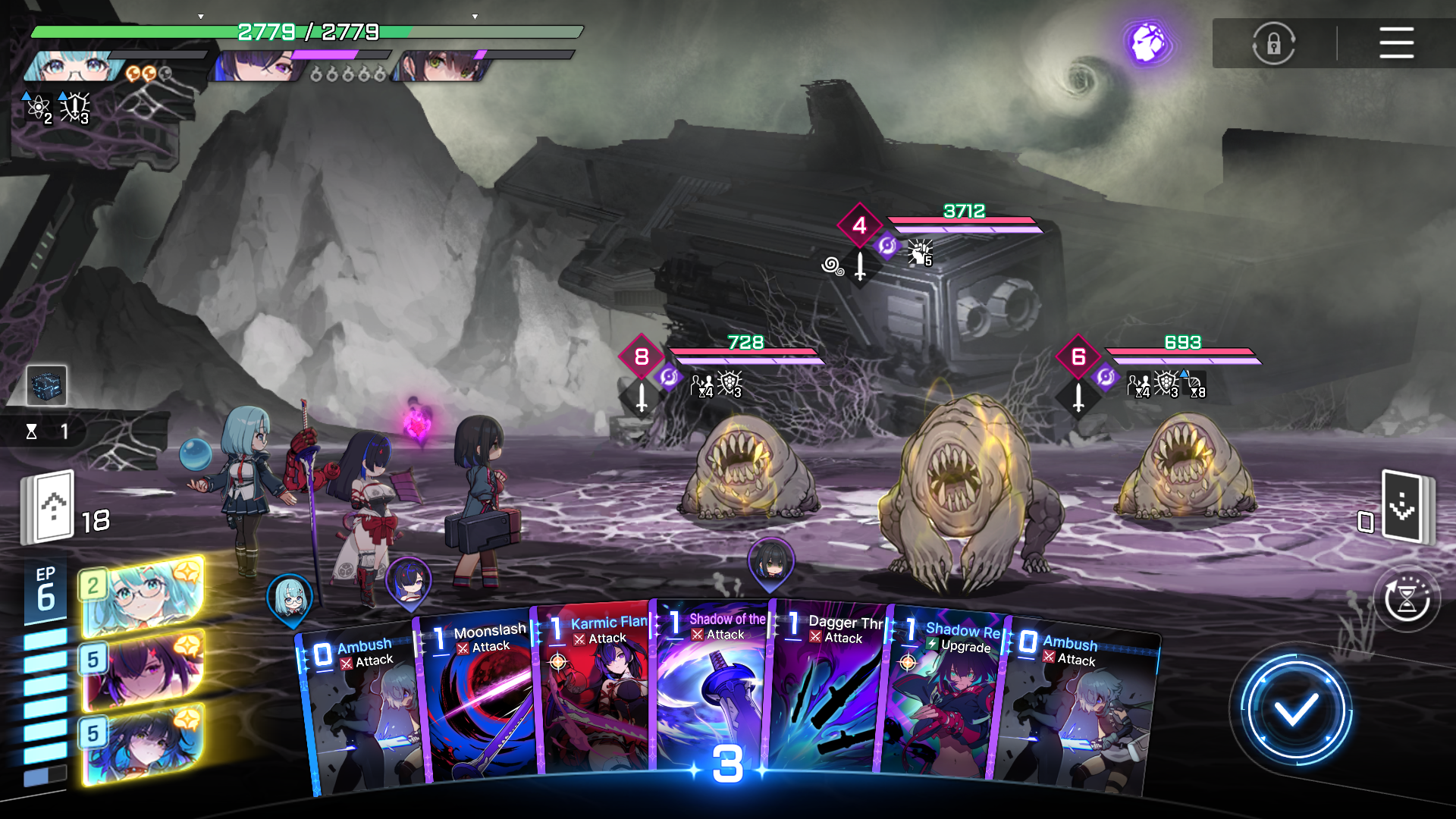Confirm end turn with the checkmark button
1456x819 pixels.
[x=1295, y=711]
